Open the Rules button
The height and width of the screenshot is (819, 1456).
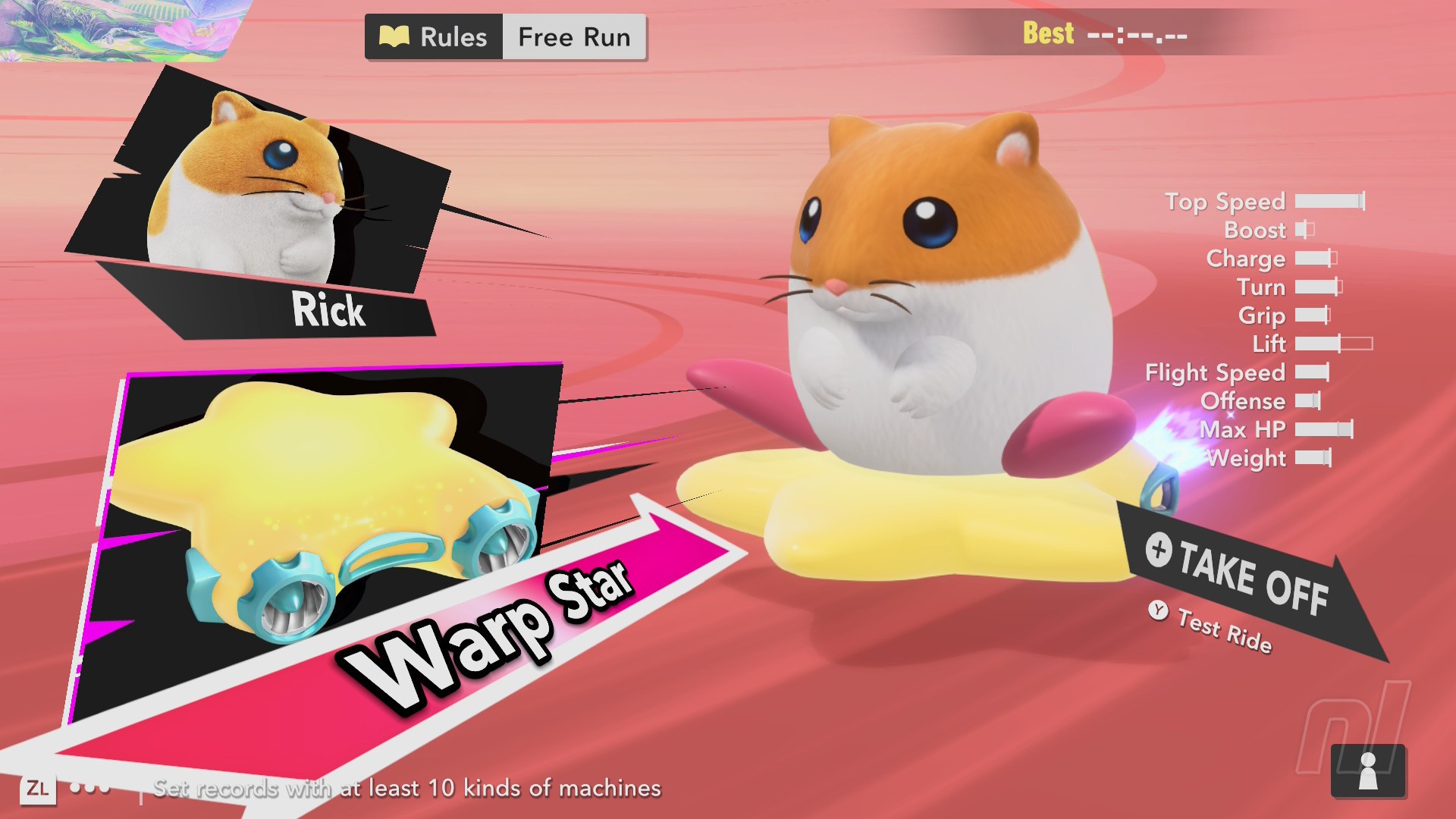[434, 36]
